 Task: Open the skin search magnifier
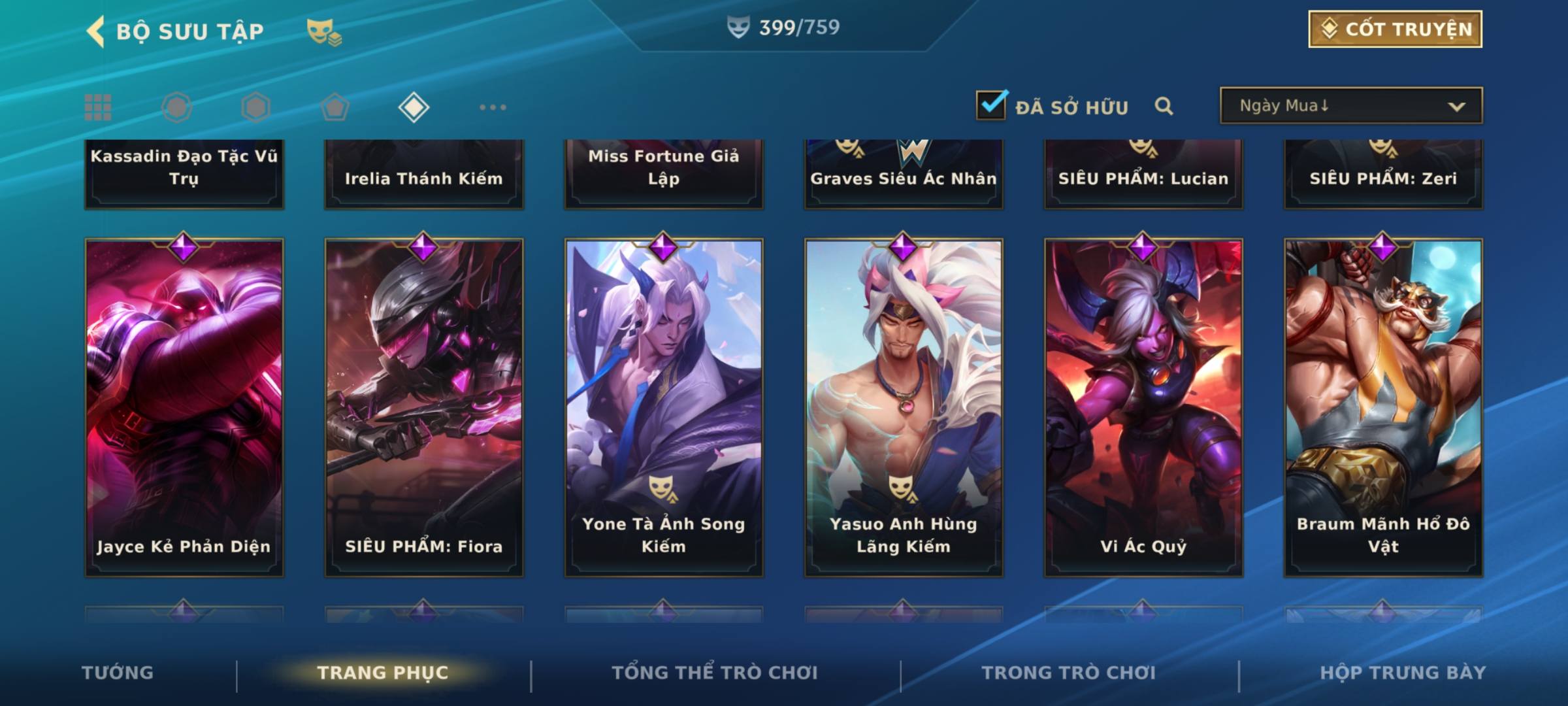point(1164,106)
